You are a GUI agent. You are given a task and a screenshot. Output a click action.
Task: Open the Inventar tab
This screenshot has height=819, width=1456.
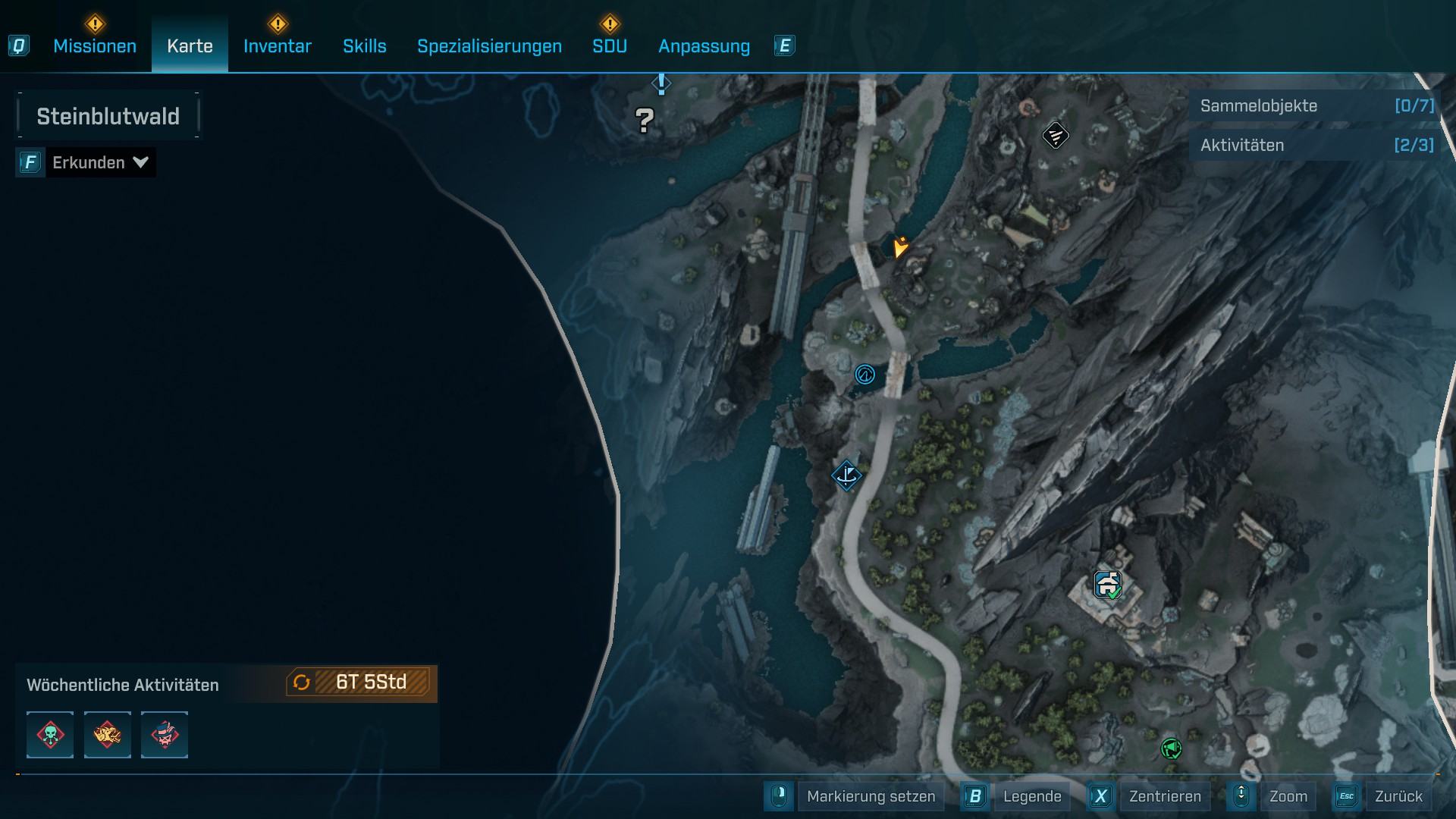(277, 46)
